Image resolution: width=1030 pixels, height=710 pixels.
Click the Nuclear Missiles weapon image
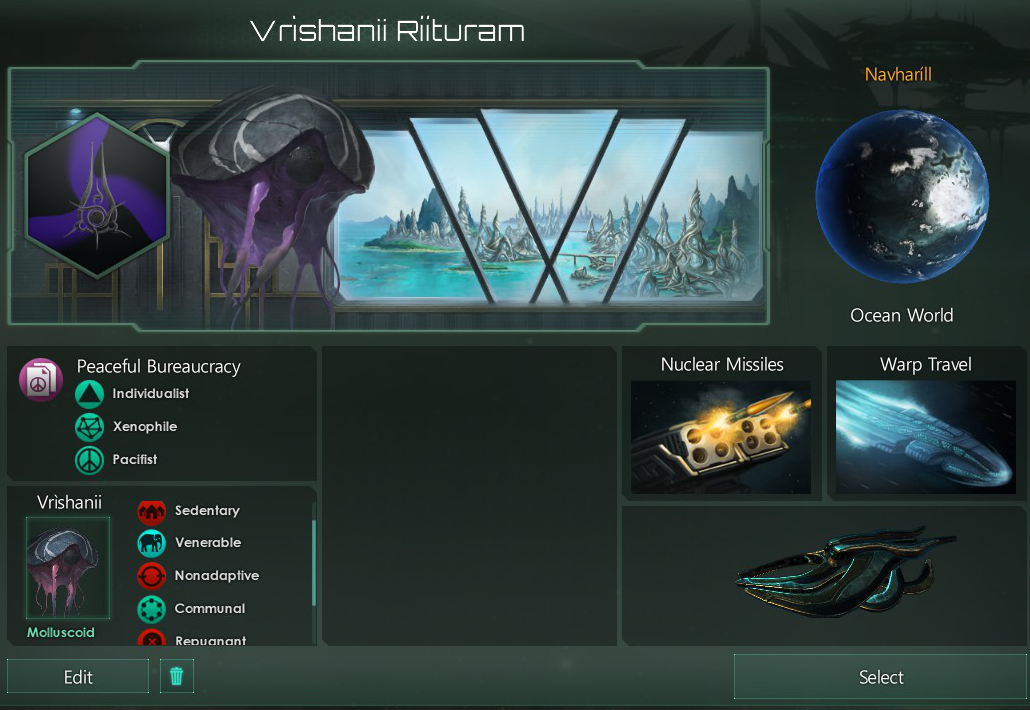tap(721, 437)
